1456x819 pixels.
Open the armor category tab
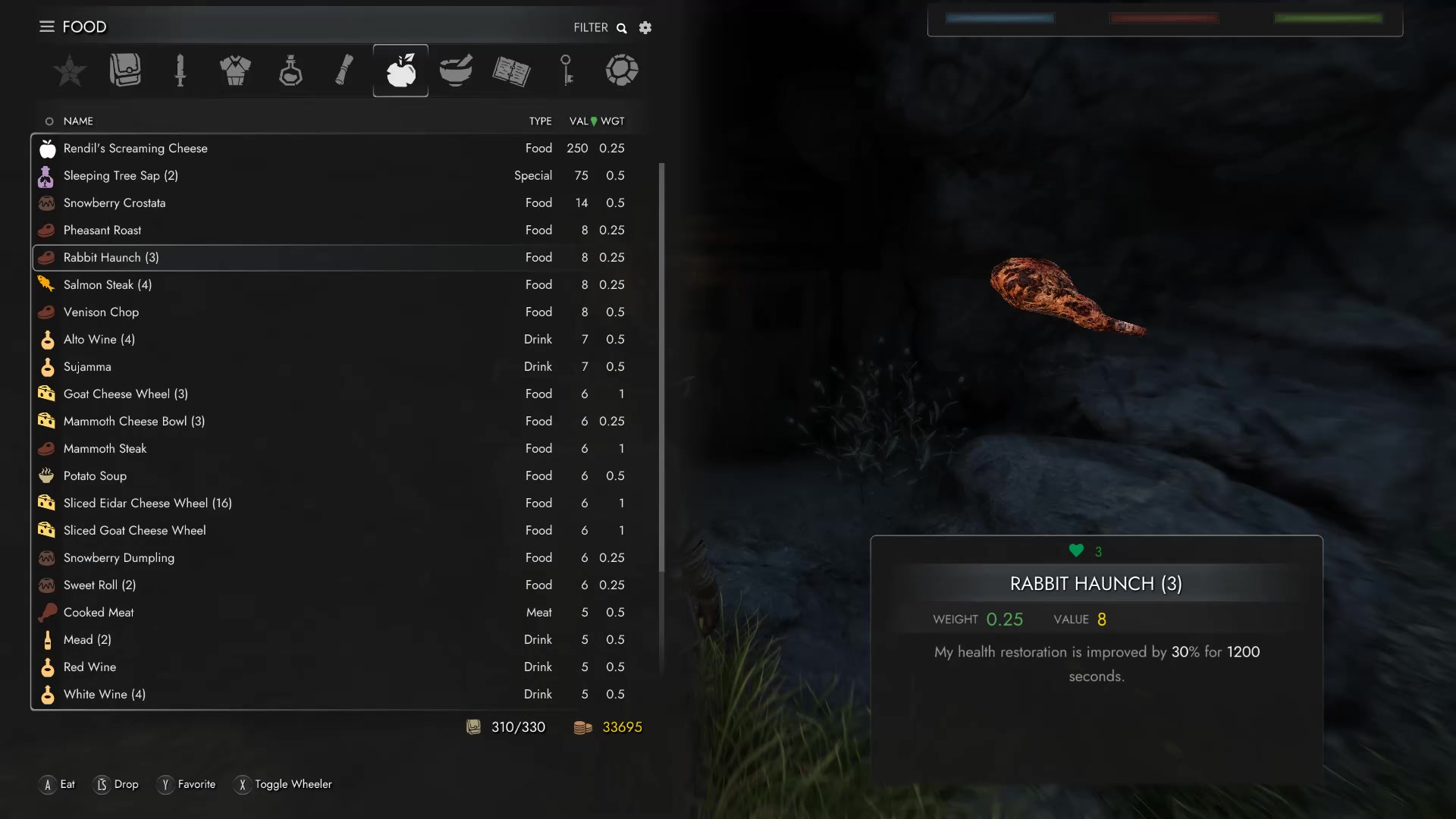(x=235, y=71)
